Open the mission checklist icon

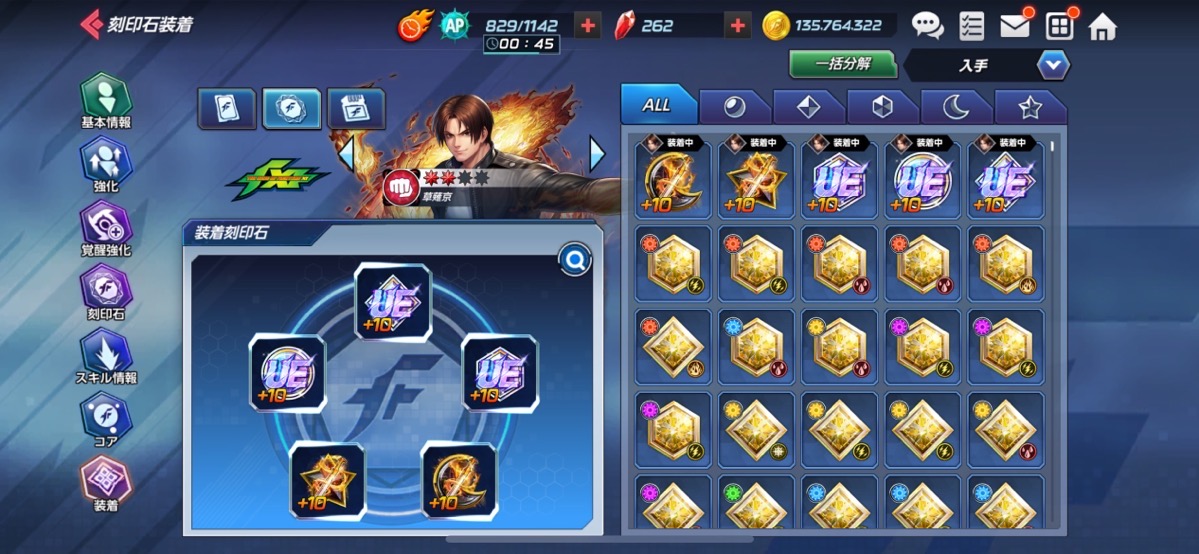pos(970,26)
